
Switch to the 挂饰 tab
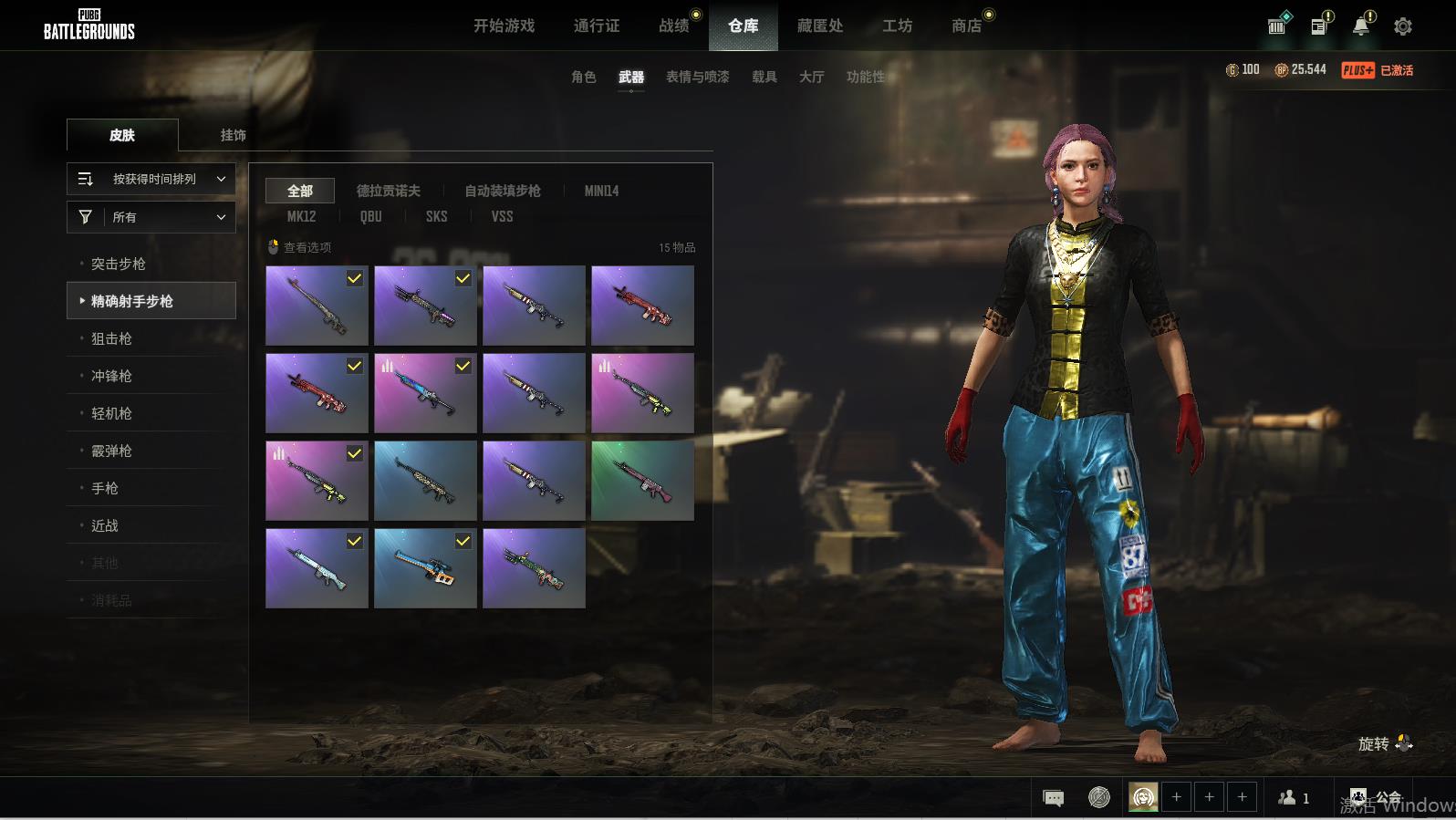click(x=233, y=135)
